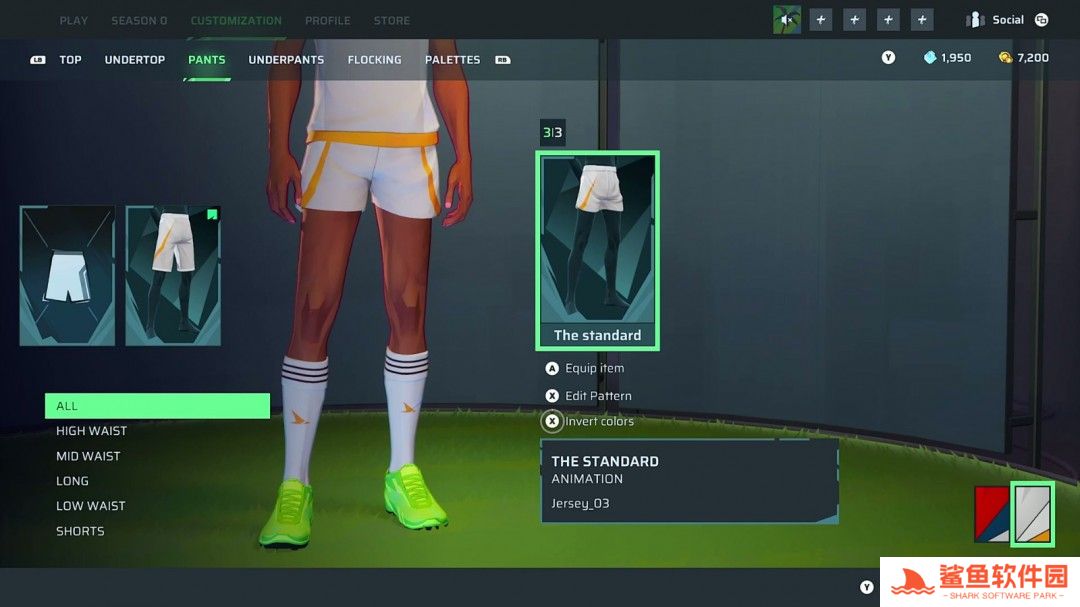Click the muted speaker icon
The image size is (1080, 607).
[787, 20]
